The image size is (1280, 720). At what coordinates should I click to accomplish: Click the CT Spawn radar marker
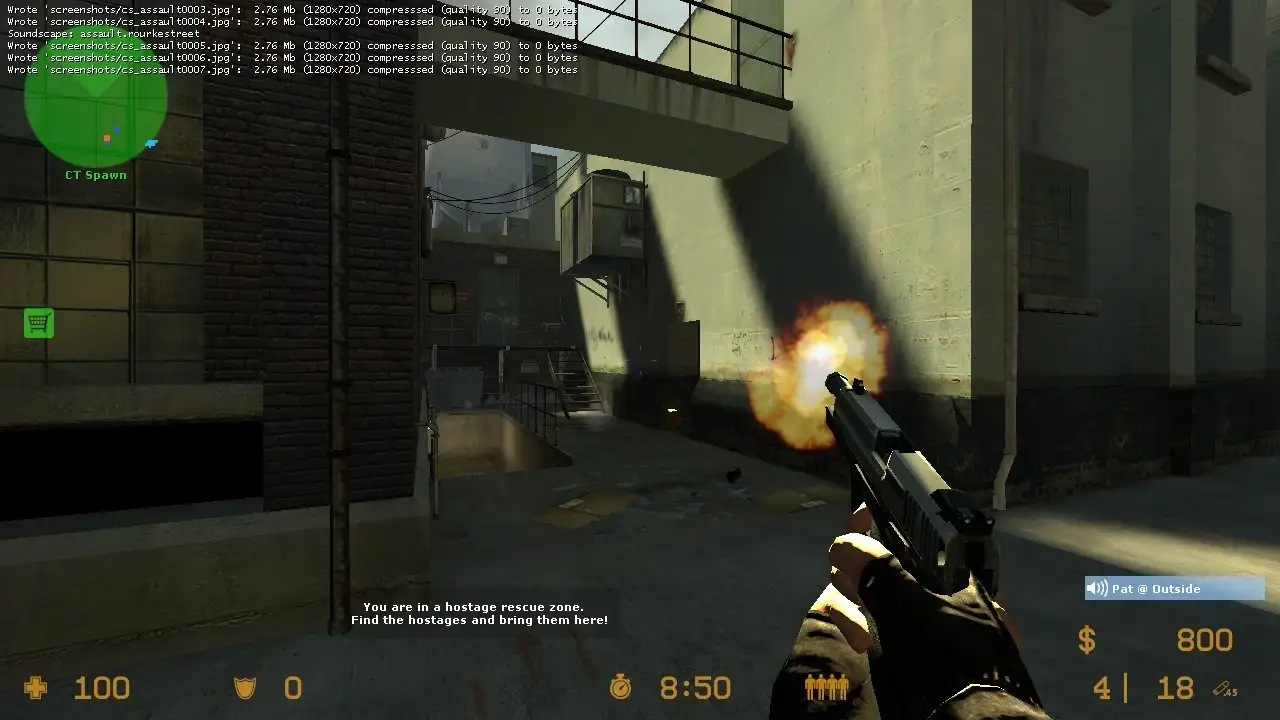[x=95, y=174]
